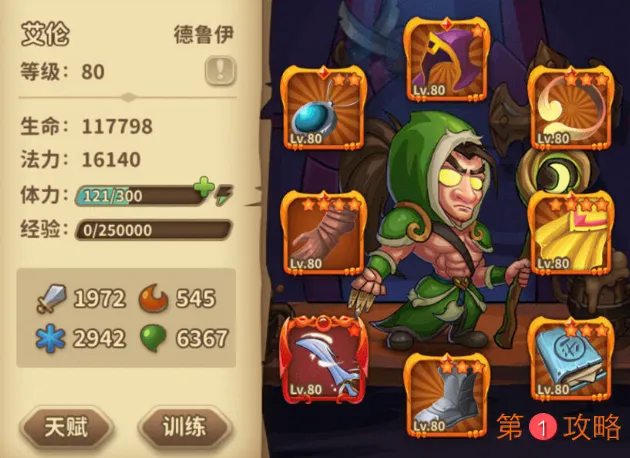Image resolution: width=630 pixels, height=458 pixels.
Task: Select the purple hood helmet slot
Action: [x=446, y=60]
